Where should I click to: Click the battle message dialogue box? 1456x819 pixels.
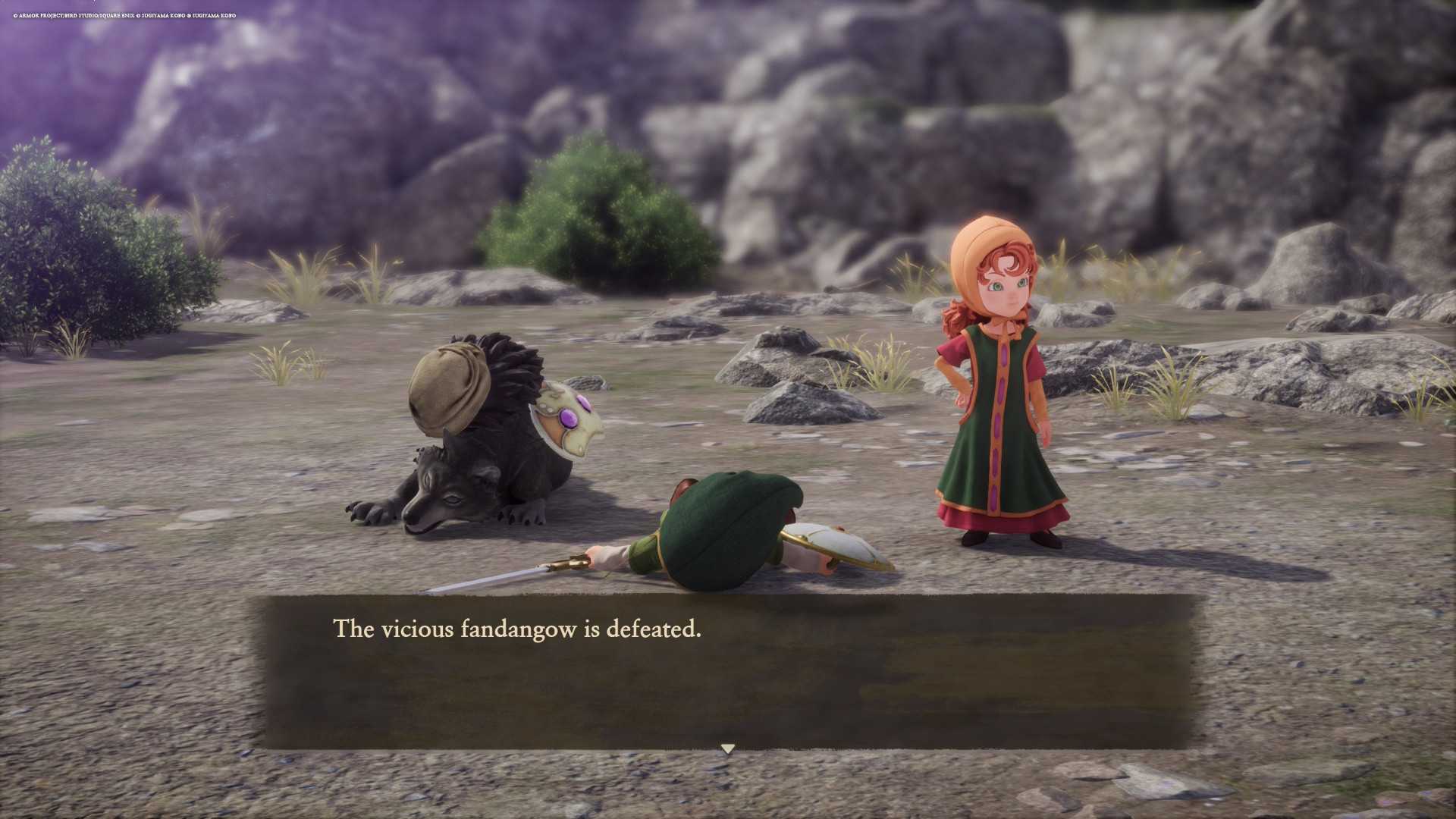[728, 672]
